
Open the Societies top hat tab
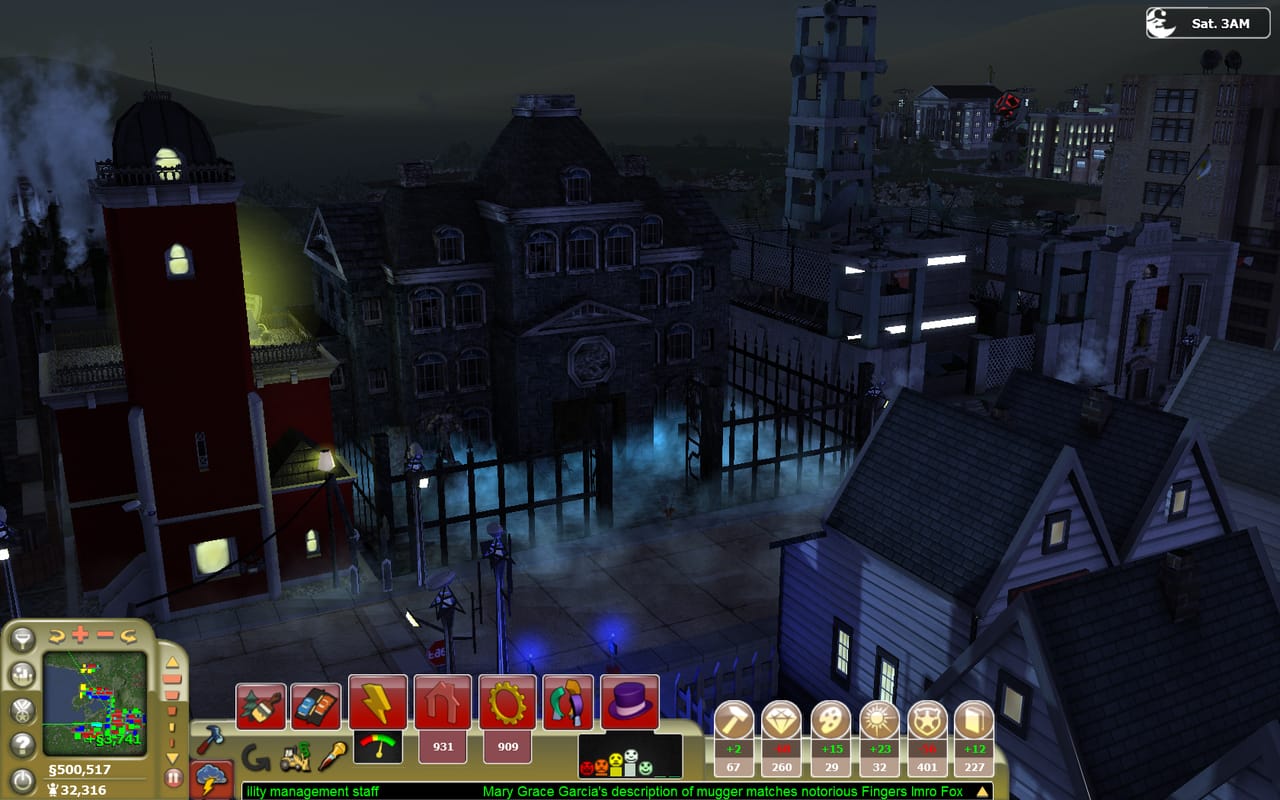coord(630,699)
